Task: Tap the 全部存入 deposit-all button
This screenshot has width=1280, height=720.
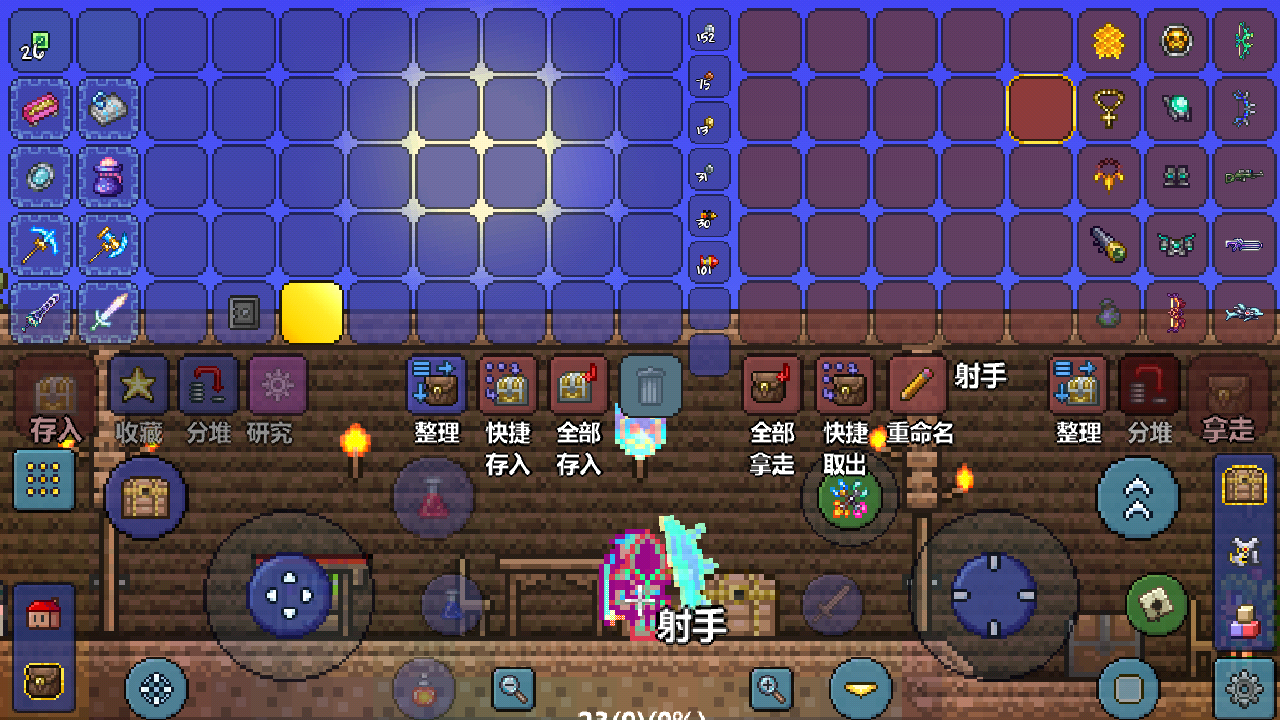Action: click(578, 386)
